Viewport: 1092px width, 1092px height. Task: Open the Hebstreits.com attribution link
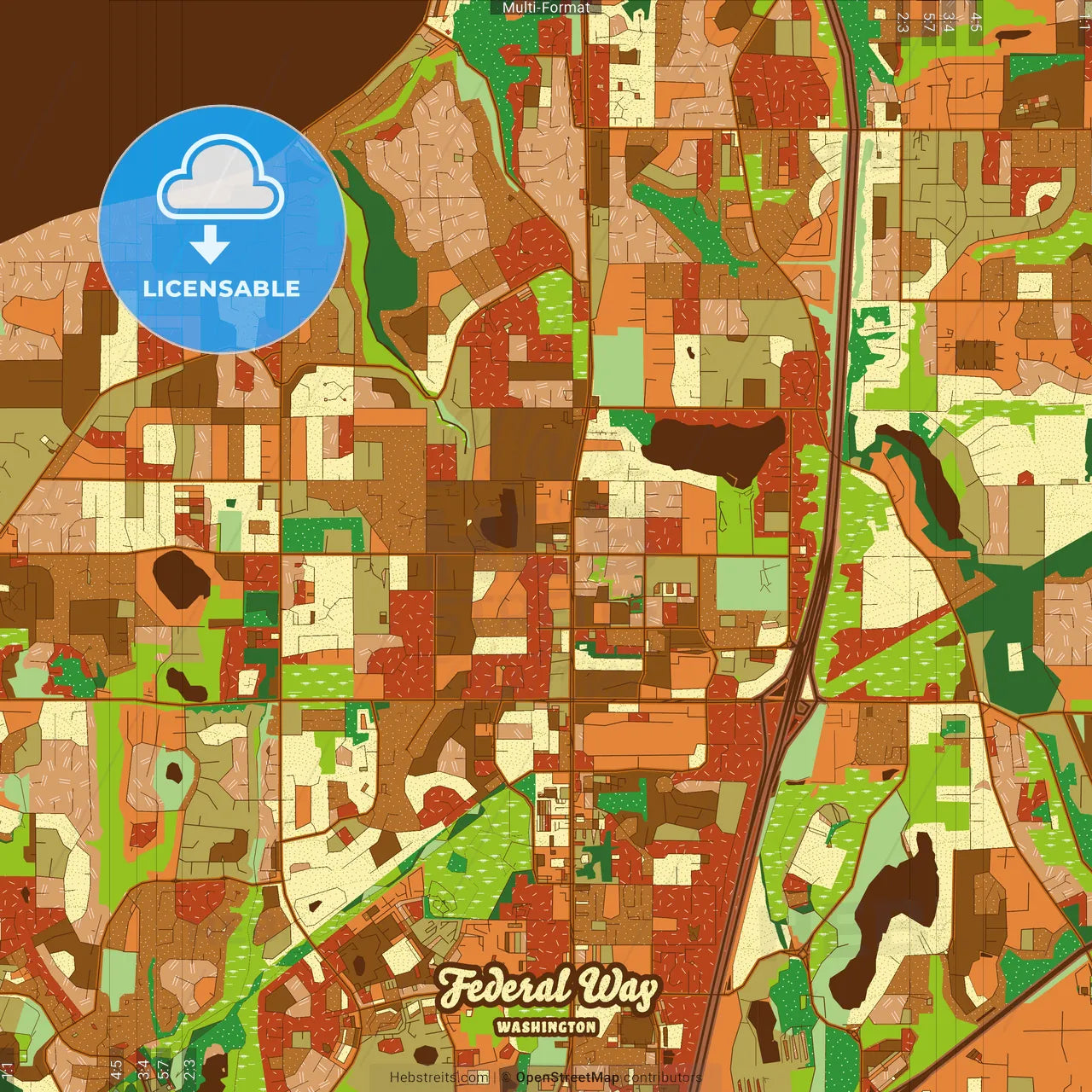coord(439,1077)
